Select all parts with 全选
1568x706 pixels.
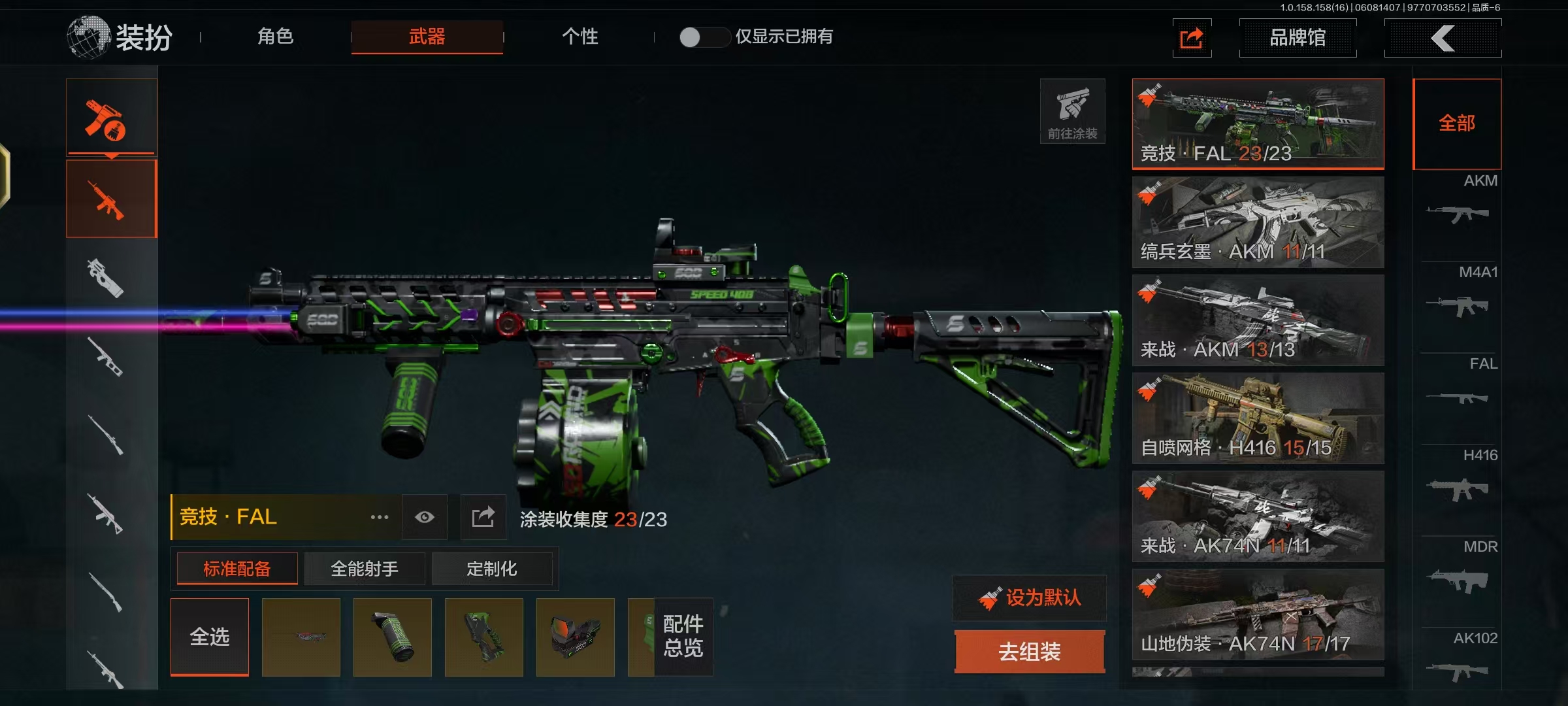(210, 637)
